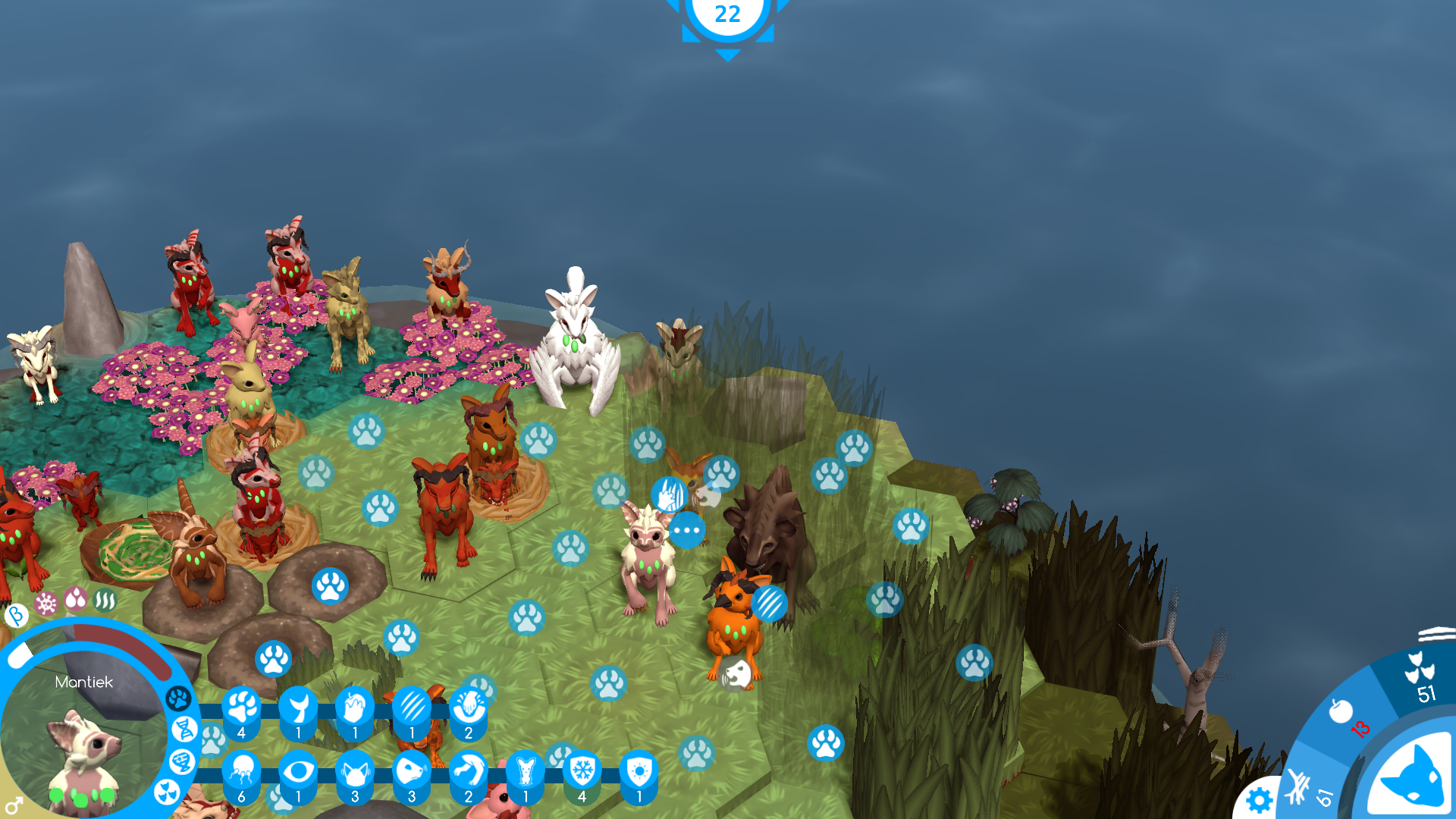Click the jellyfish stat icon

pos(241,772)
